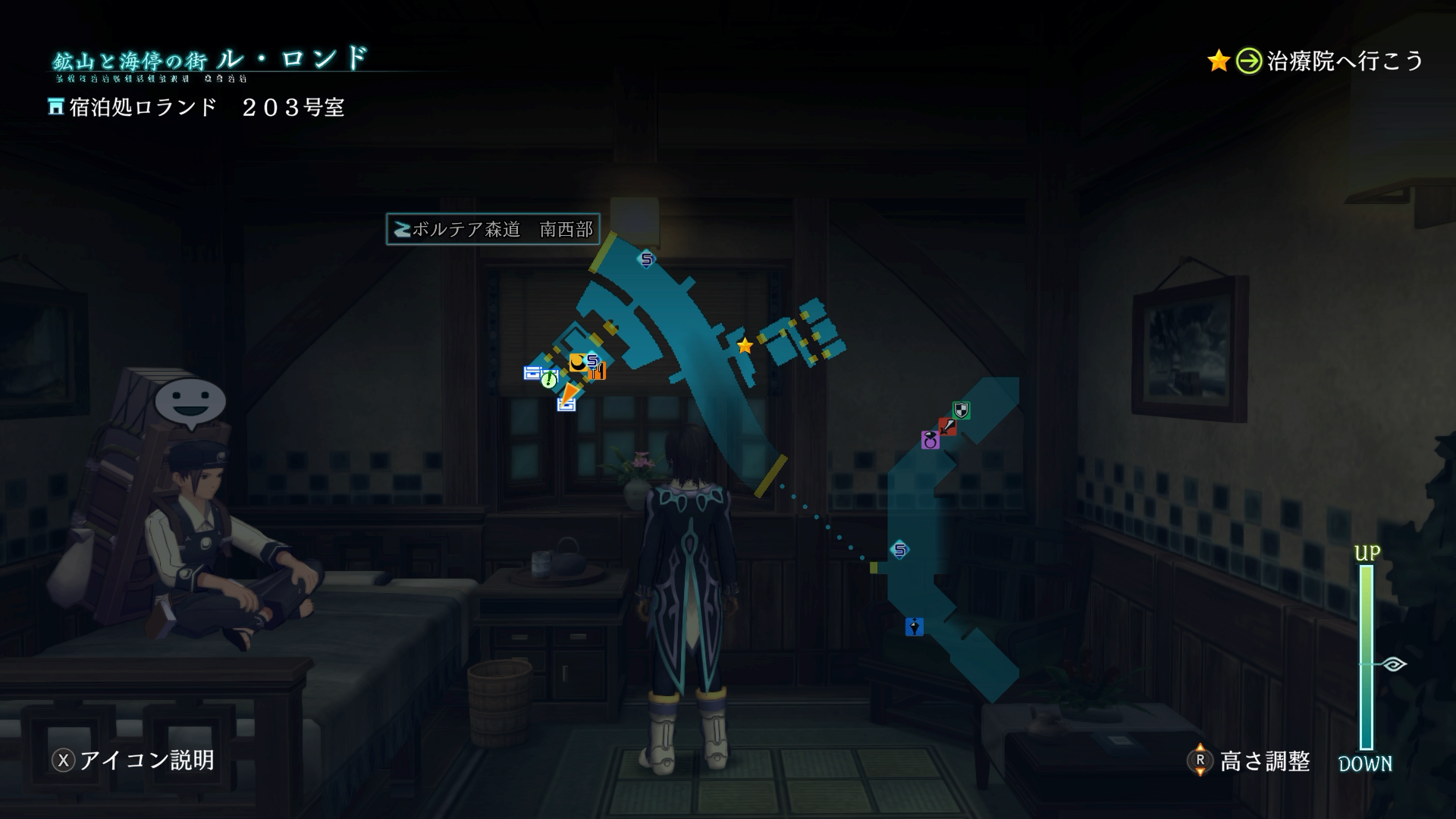Select the green exclamation event marker
This screenshot has height=819, width=1456.
[x=548, y=380]
